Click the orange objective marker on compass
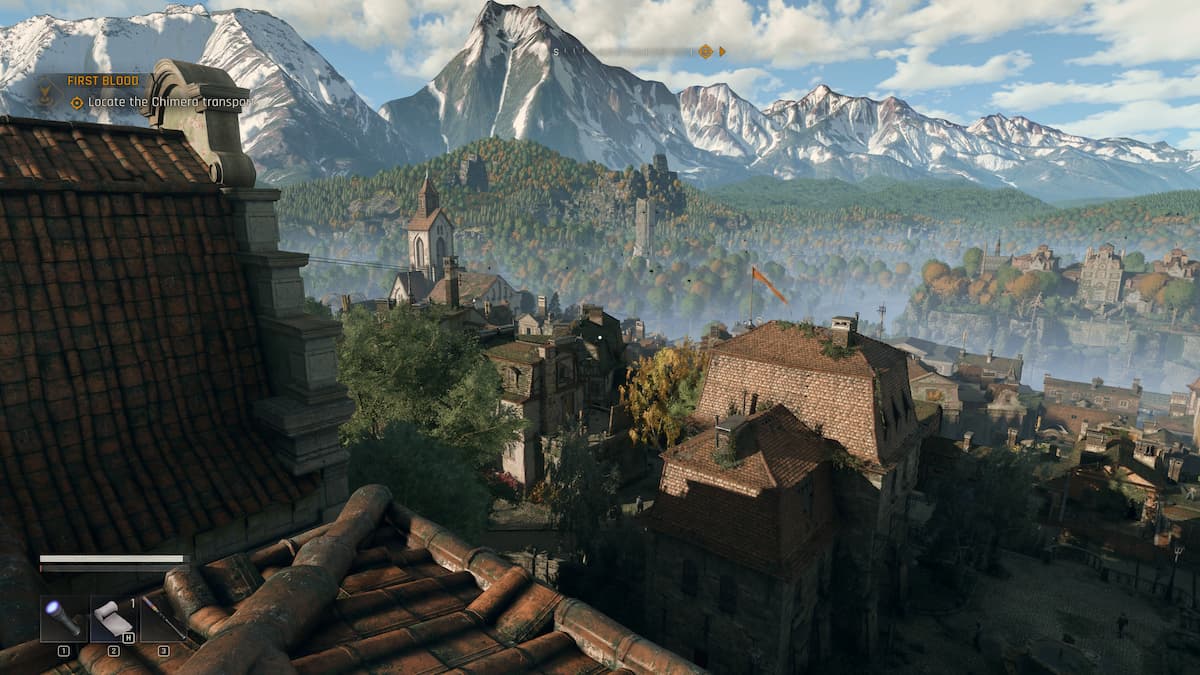Image resolution: width=1200 pixels, height=675 pixels. tap(706, 51)
